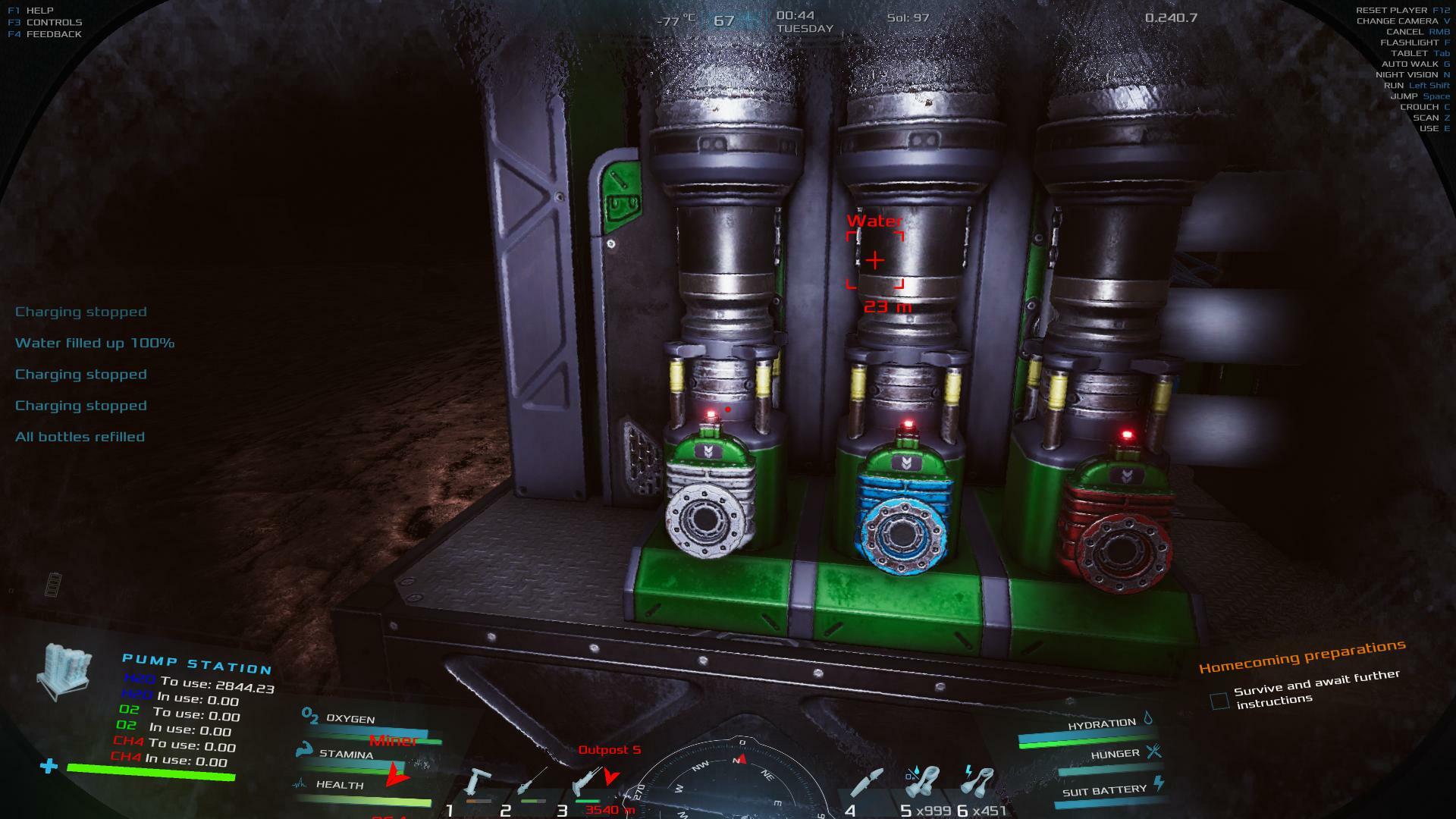Open the Homecoming preparations objective
This screenshot has width=1456, height=819.
click(1301, 657)
